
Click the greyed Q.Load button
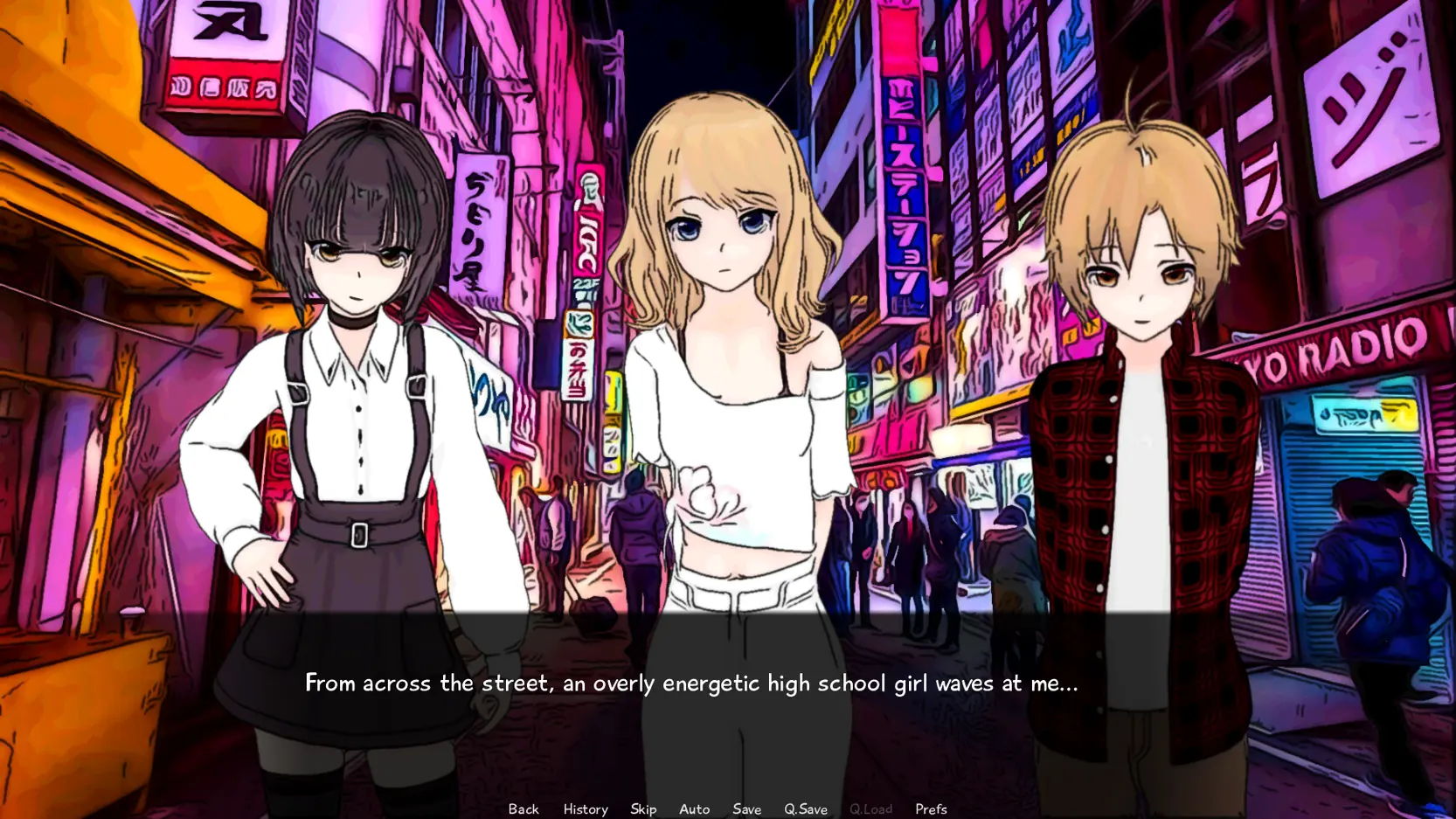click(x=870, y=809)
